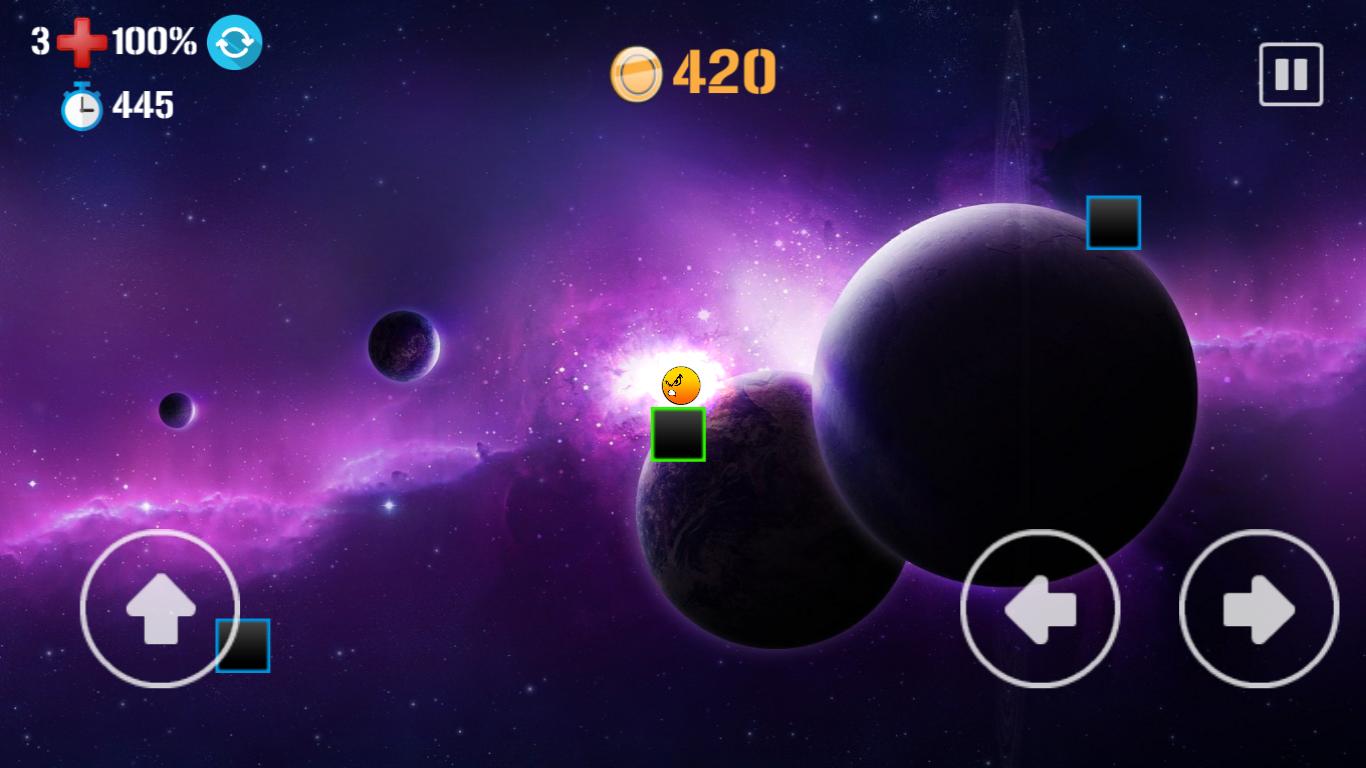Viewport: 1366px width, 768px height.
Task: Tap the up arrow jump button
Action: click(x=159, y=608)
